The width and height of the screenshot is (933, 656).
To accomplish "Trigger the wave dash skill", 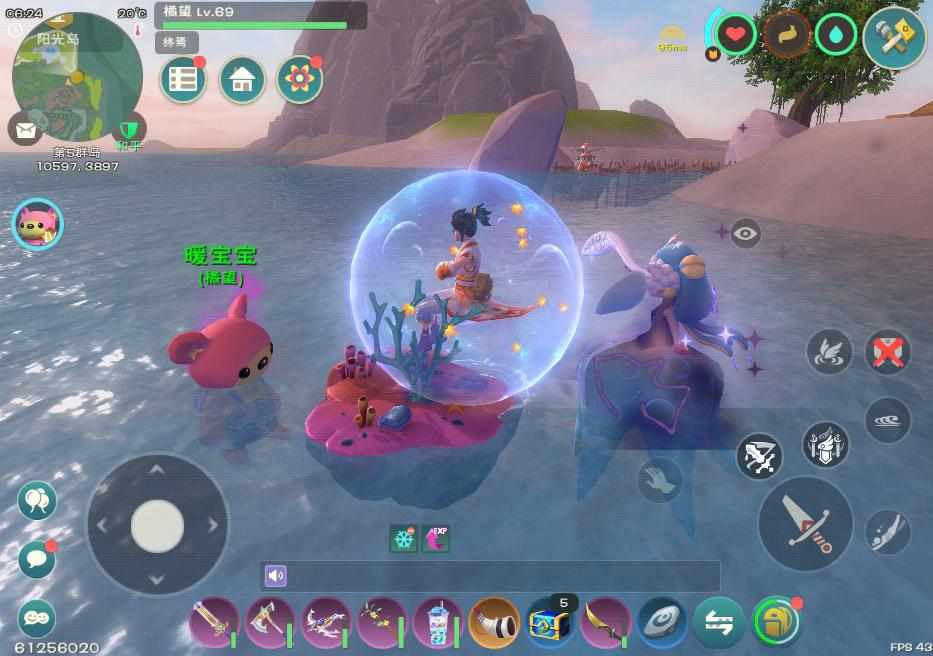I will click(887, 420).
